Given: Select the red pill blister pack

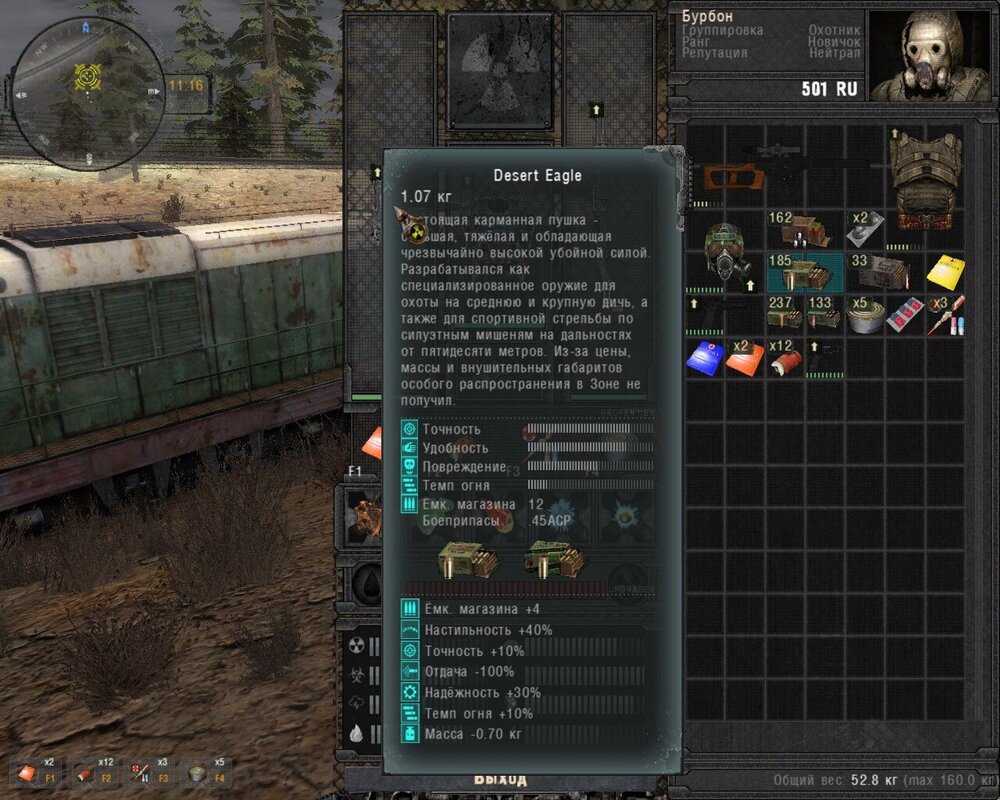Looking at the screenshot, I should pos(904,315).
